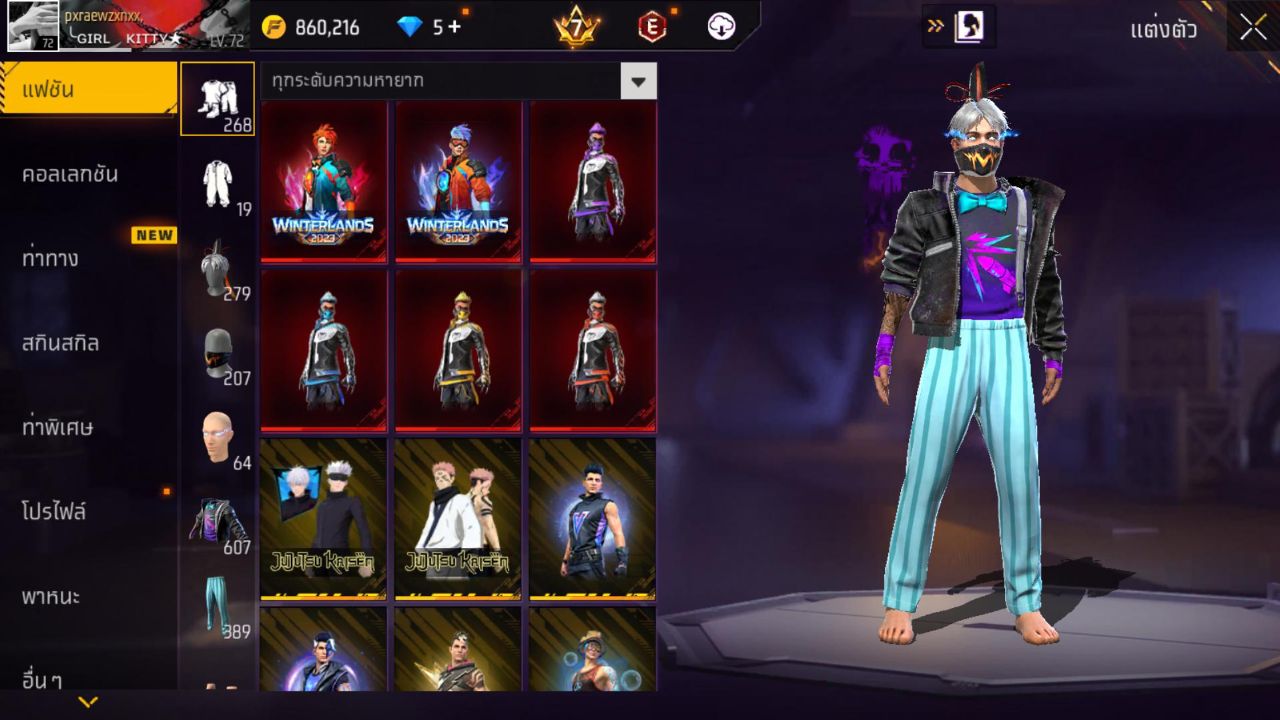Image resolution: width=1280 pixels, height=720 pixels.
Task: Click the cloud download icon in the top bar
Action: tap(720, 28)
